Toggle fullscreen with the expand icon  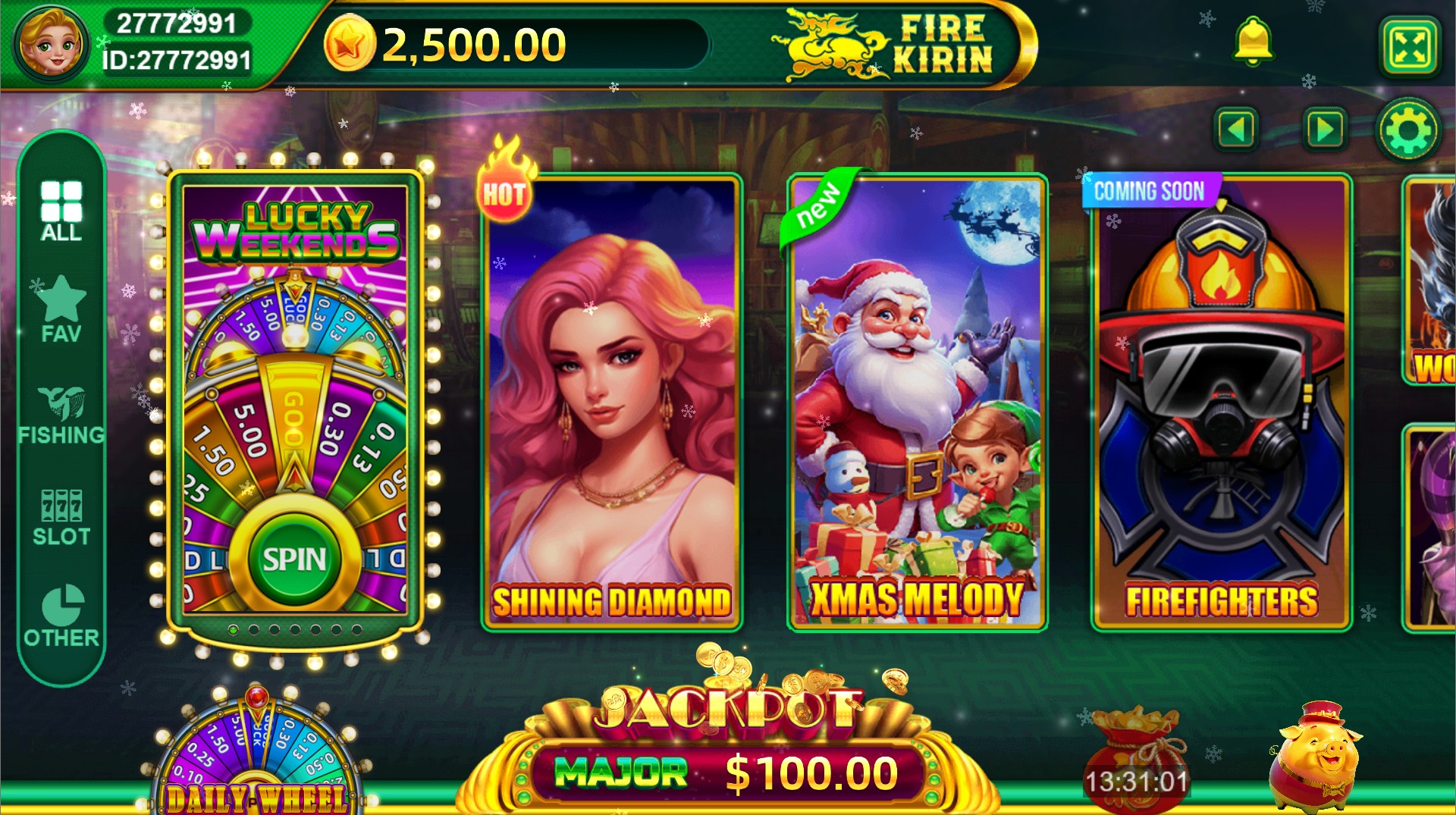pos(1409,47)
